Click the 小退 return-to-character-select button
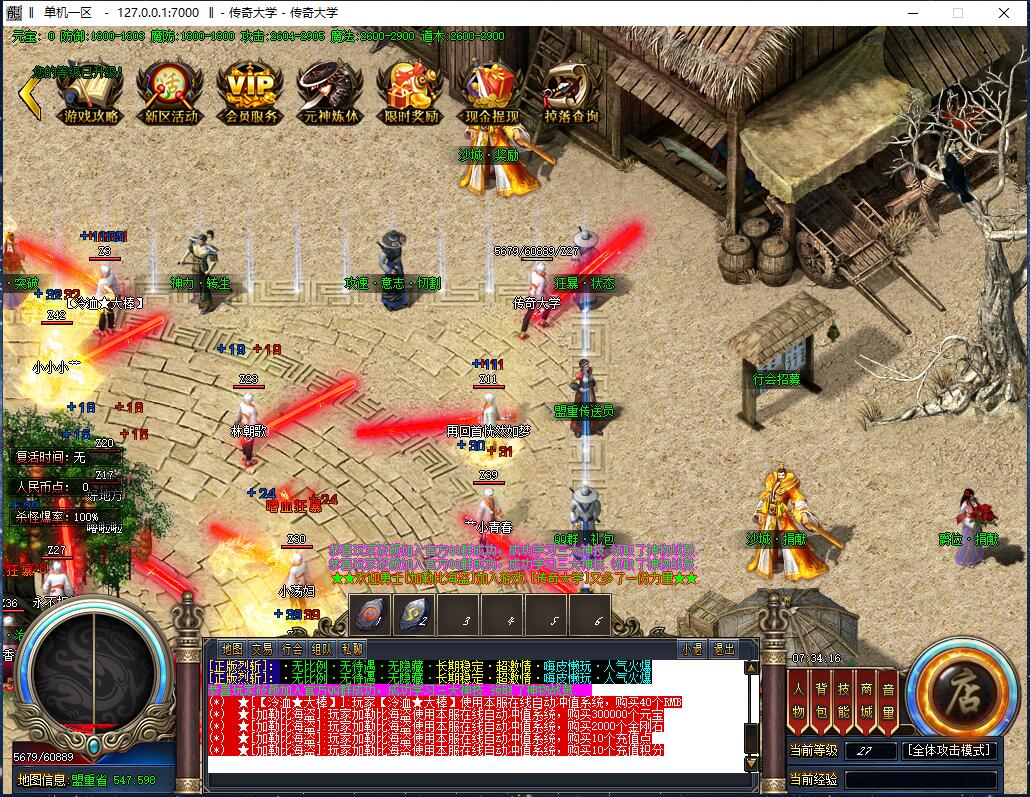The width and height of the screenshot is (1030, 797). 691,649
